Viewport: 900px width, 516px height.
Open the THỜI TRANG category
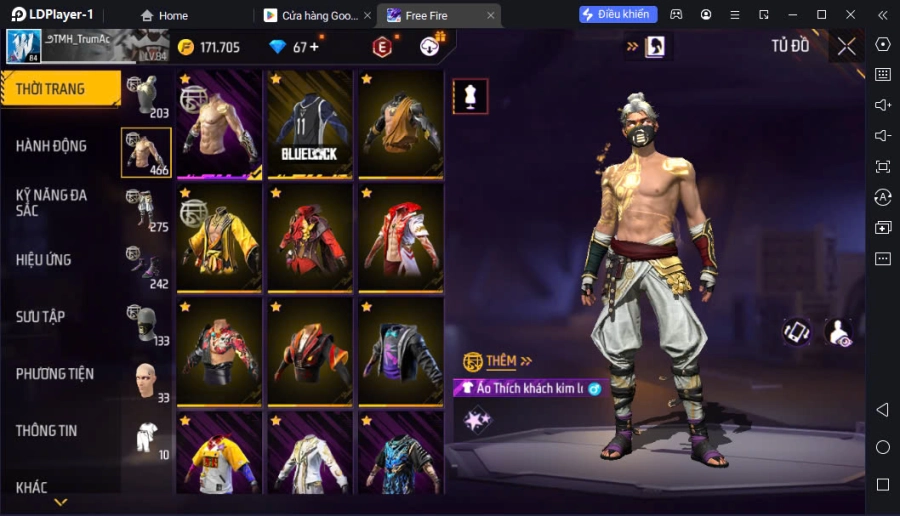50,89
